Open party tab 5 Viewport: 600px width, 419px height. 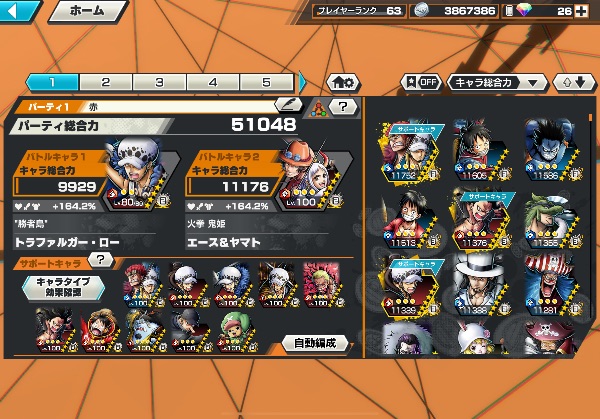pyautogui.click(x=267, y=82)
